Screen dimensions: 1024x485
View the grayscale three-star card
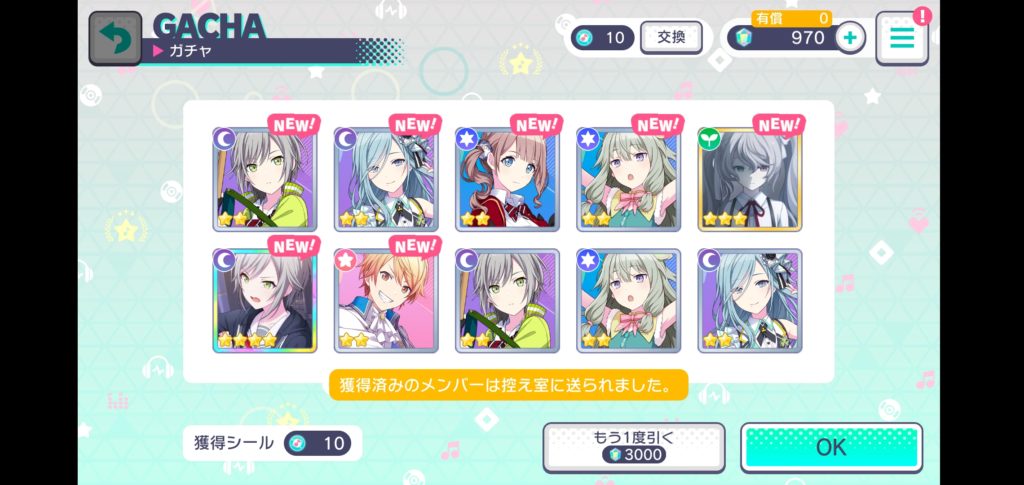749,178
